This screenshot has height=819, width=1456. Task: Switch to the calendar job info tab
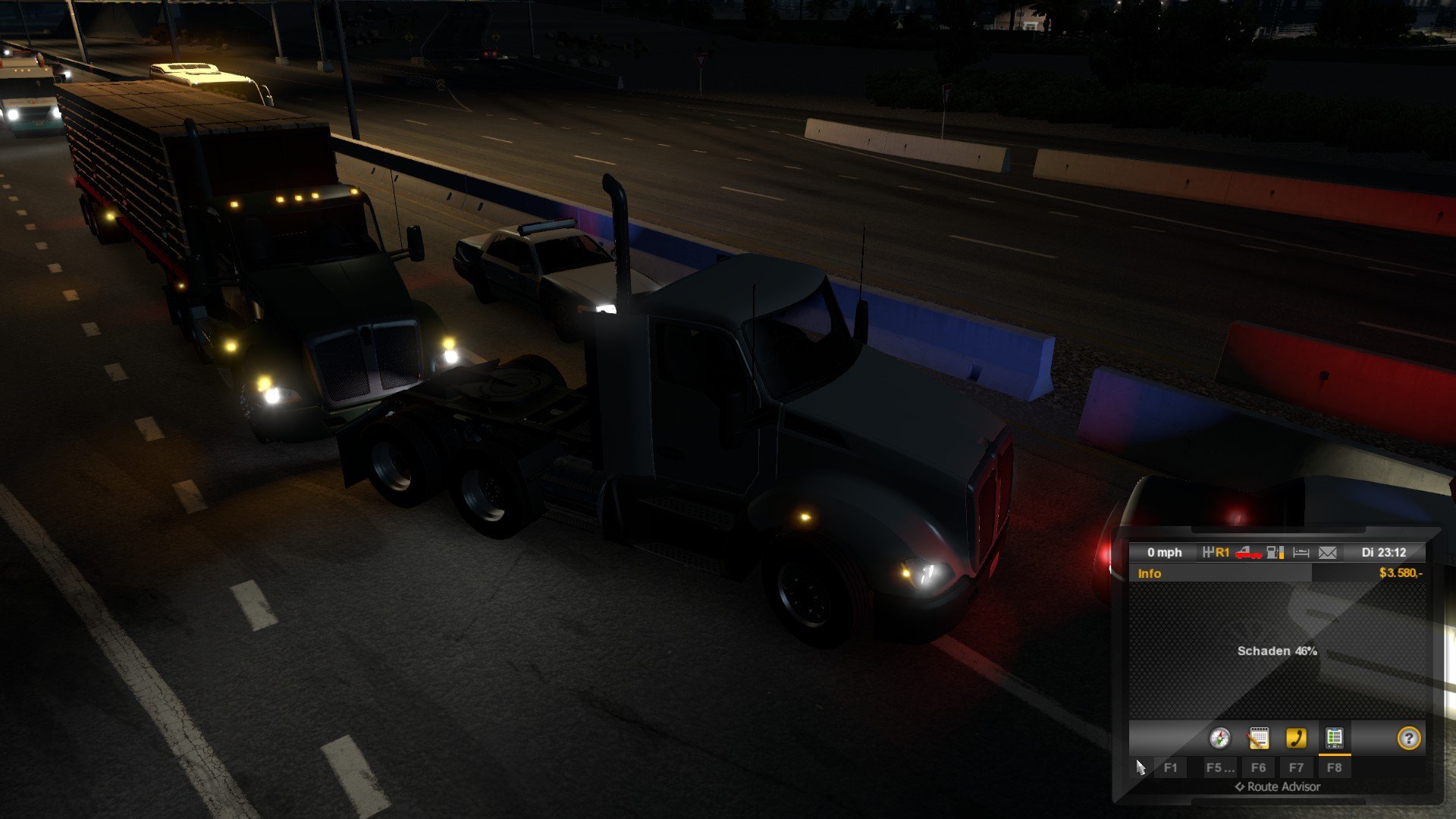(1258, 738)
